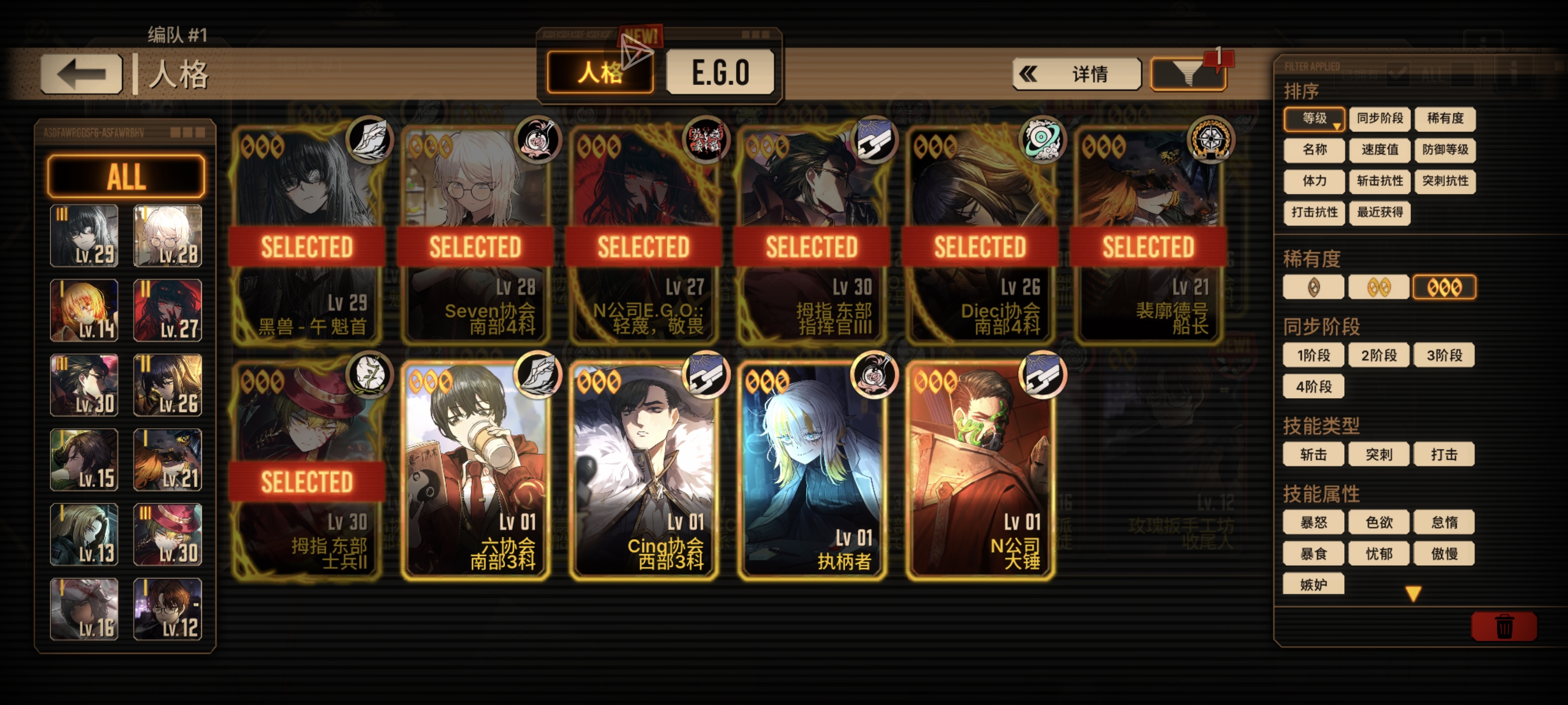The height and width of the screenshot is (705, 1568).
Task: Select the 人格 tab
Action: 600,73
